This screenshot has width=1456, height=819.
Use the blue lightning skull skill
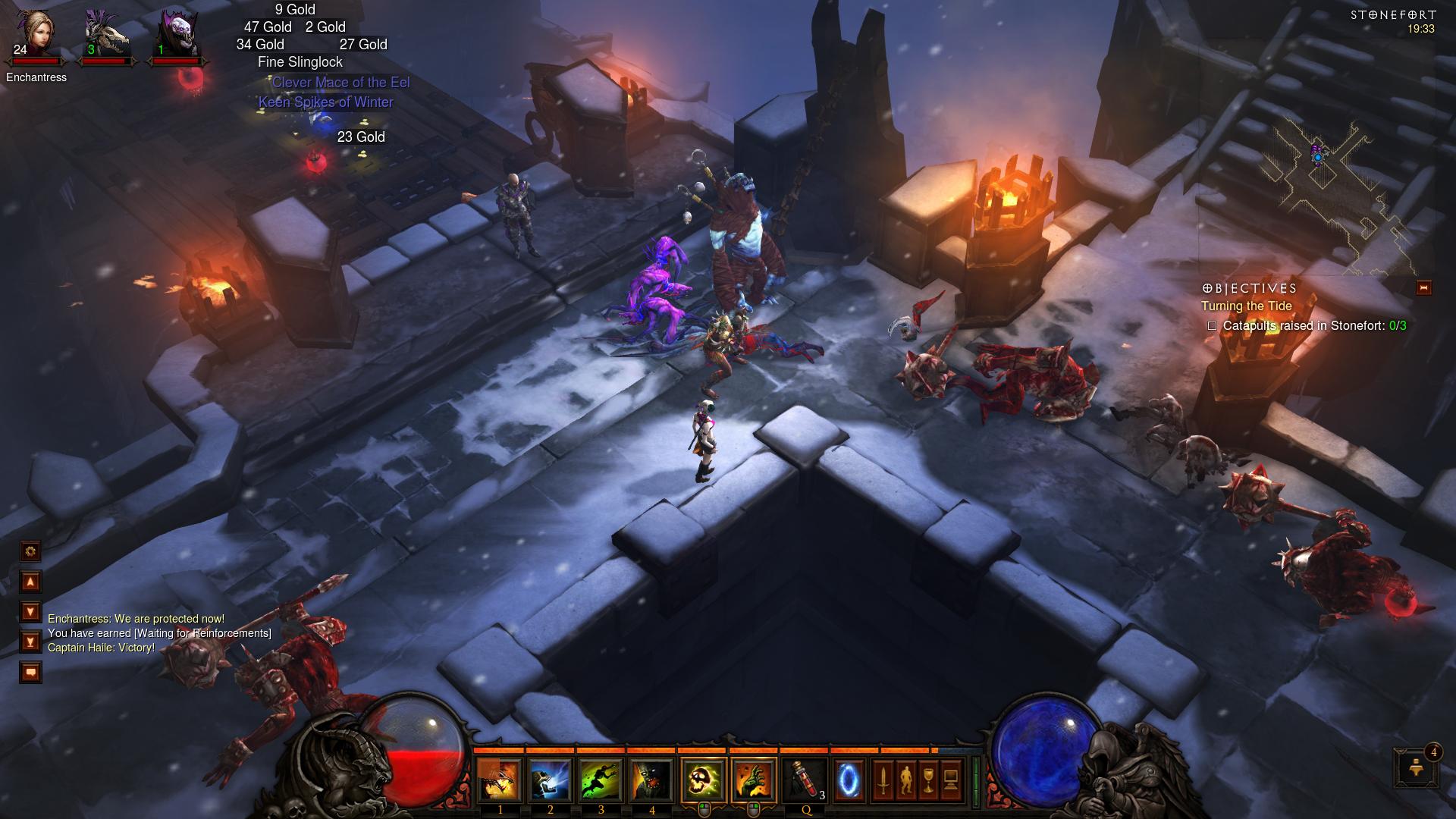pos(550,780)
